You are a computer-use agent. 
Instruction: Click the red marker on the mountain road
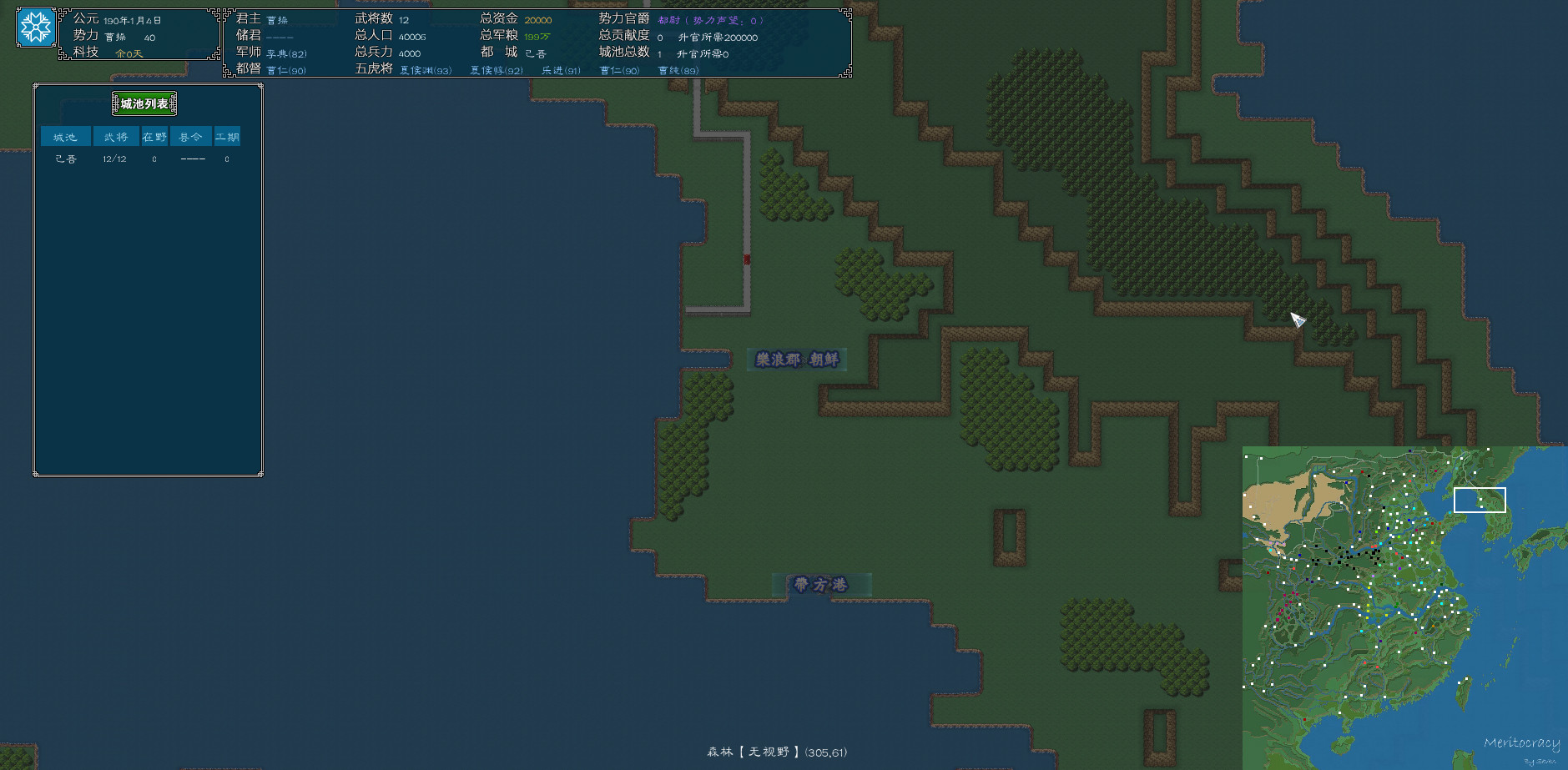click(x=745, y=259)
